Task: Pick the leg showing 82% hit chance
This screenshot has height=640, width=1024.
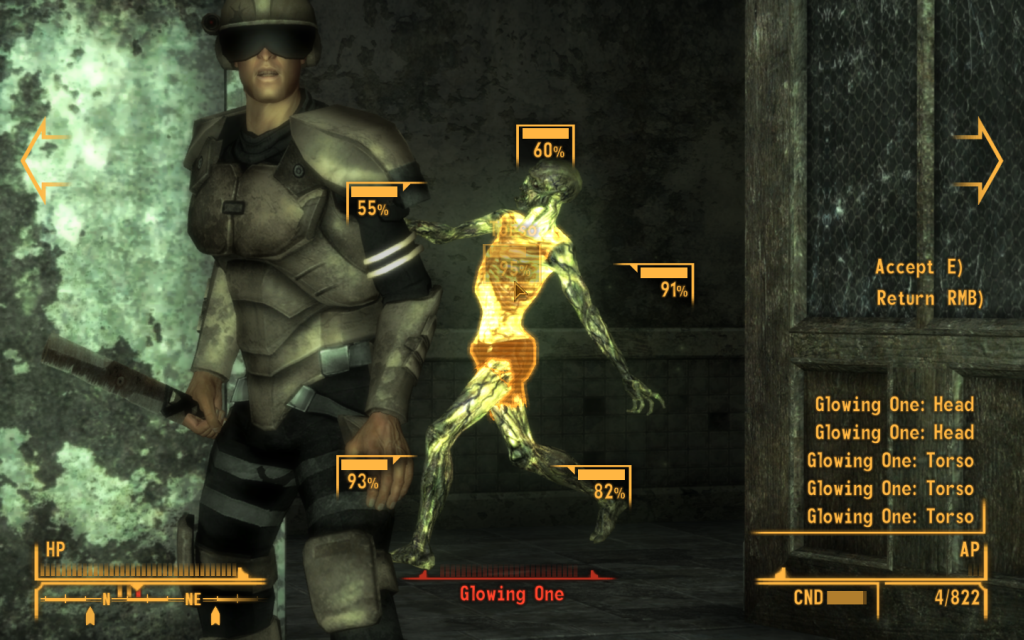Action: [x=602, y=485]
